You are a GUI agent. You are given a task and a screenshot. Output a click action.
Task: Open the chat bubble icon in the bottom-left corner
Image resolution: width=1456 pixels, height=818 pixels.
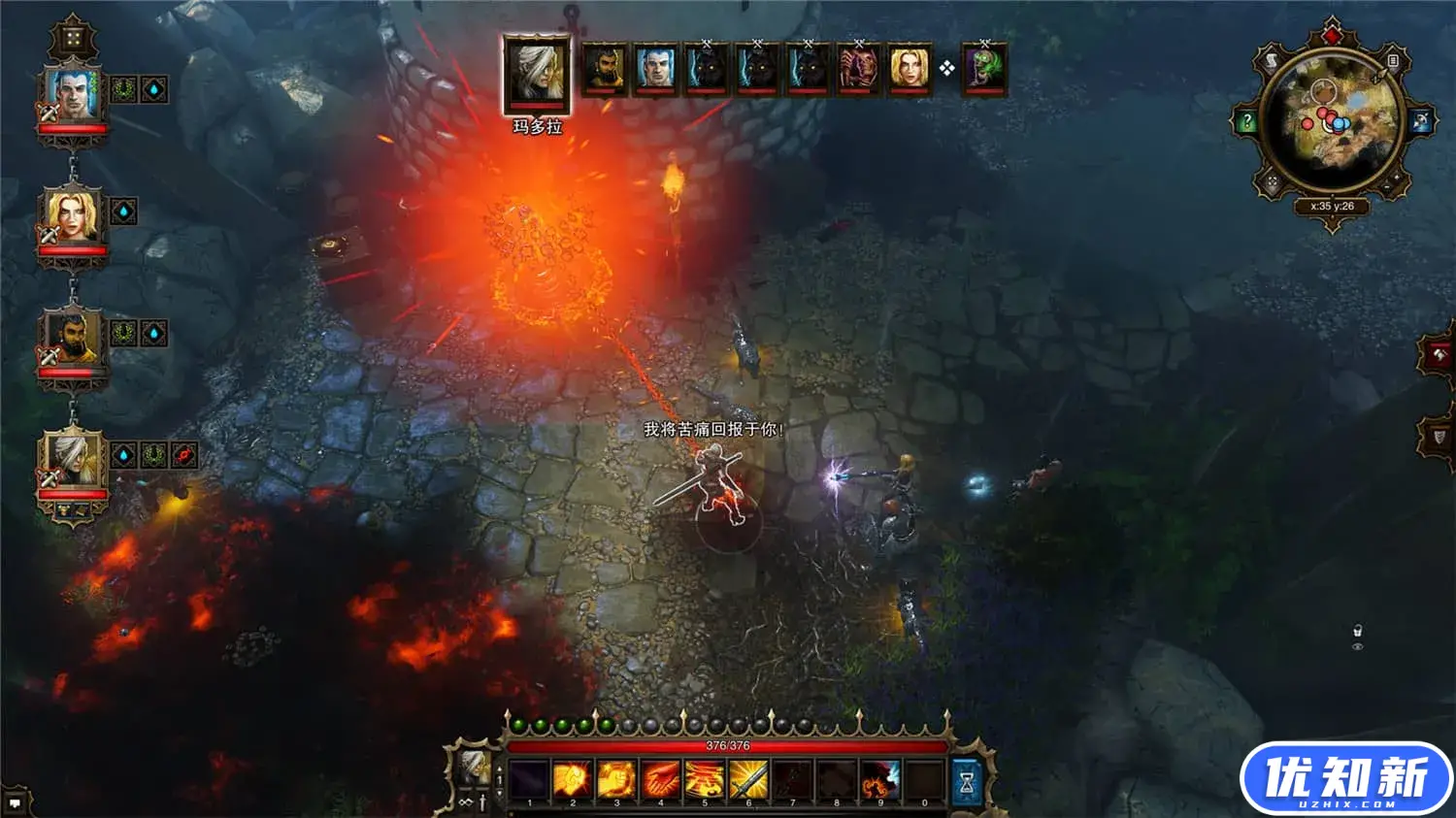pyautogui.click(x=15, y=803)
